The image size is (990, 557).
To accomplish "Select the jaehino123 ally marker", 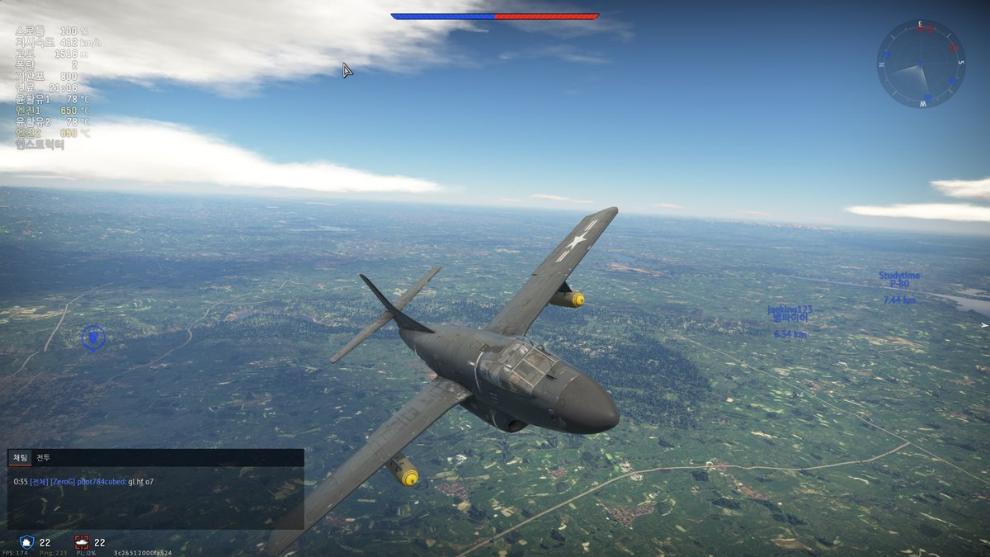I will (x=789, y=314).
